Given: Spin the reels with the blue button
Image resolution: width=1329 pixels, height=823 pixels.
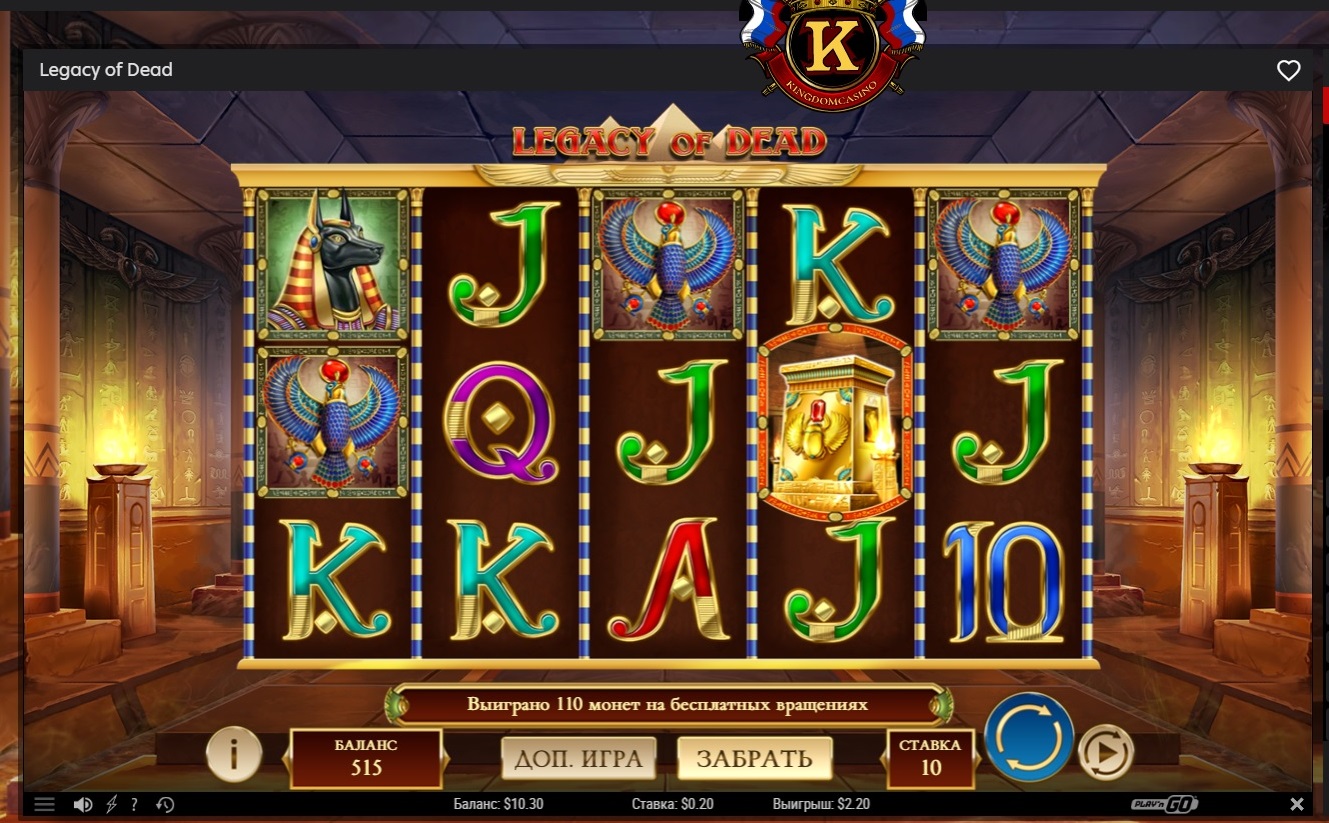Looking at the screenshot, I should coord(1029,737).
